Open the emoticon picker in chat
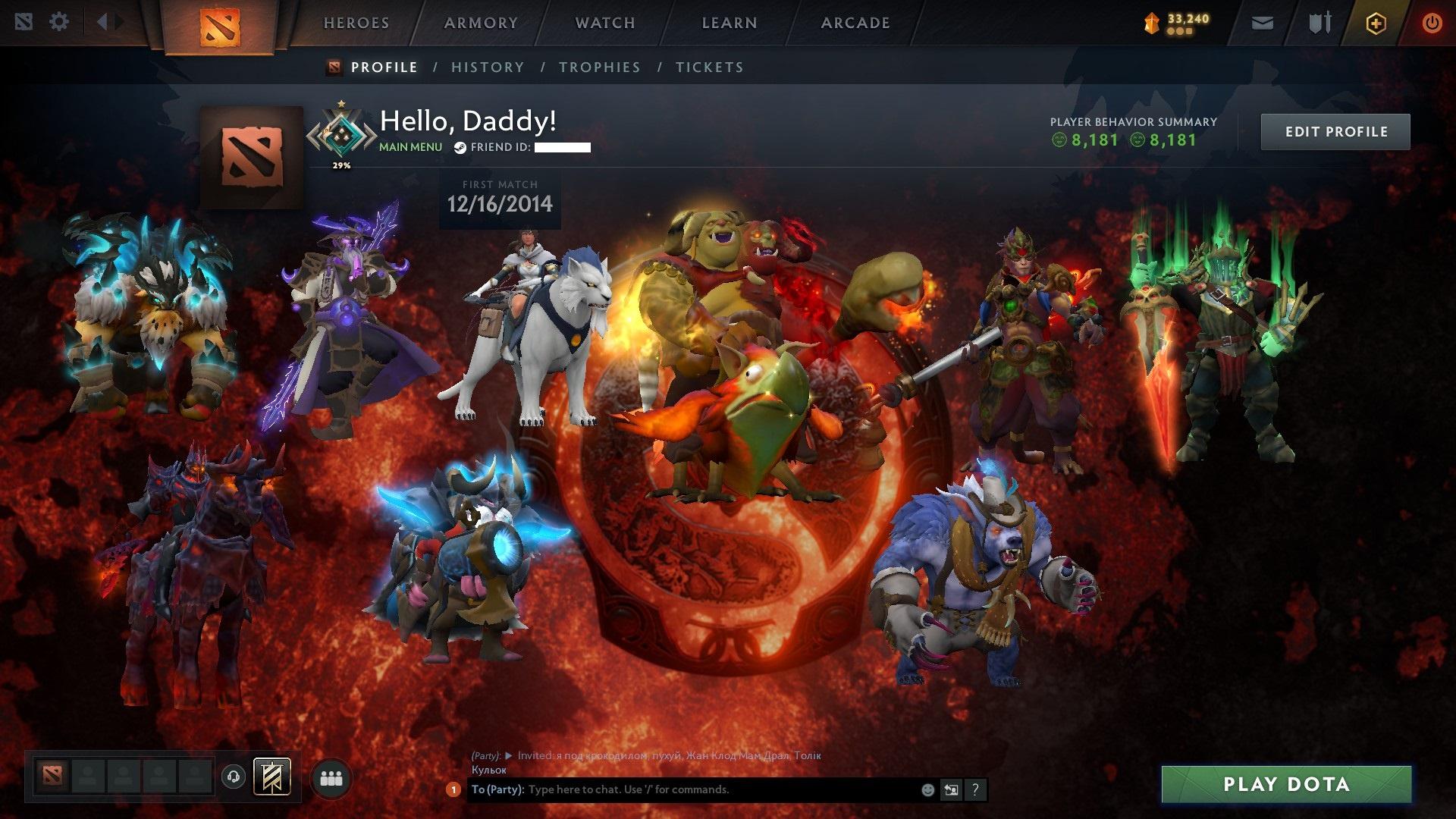This screenshot has width=1456, height=819. (927, 789)
